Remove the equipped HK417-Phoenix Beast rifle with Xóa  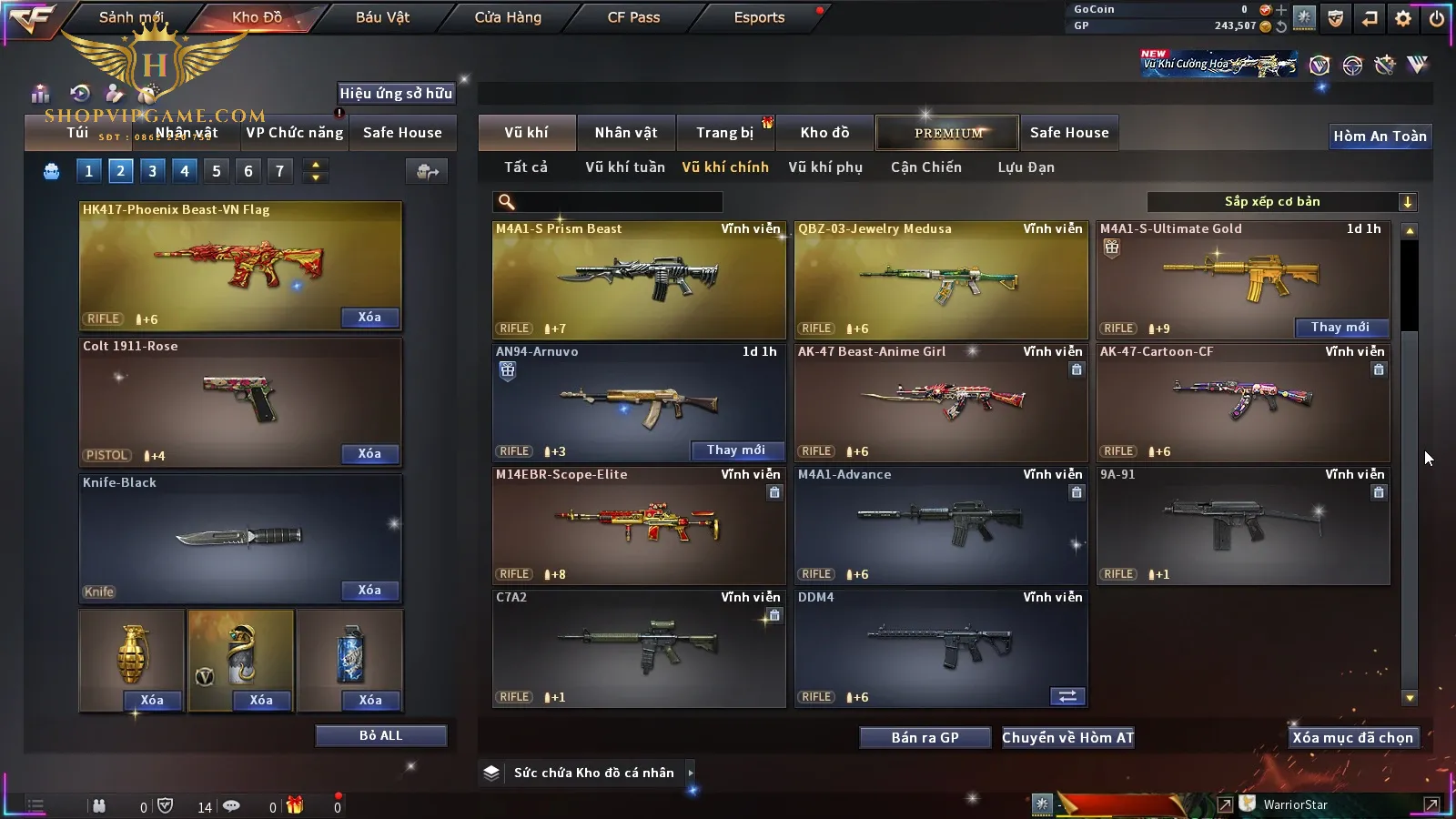coord(369,318)
